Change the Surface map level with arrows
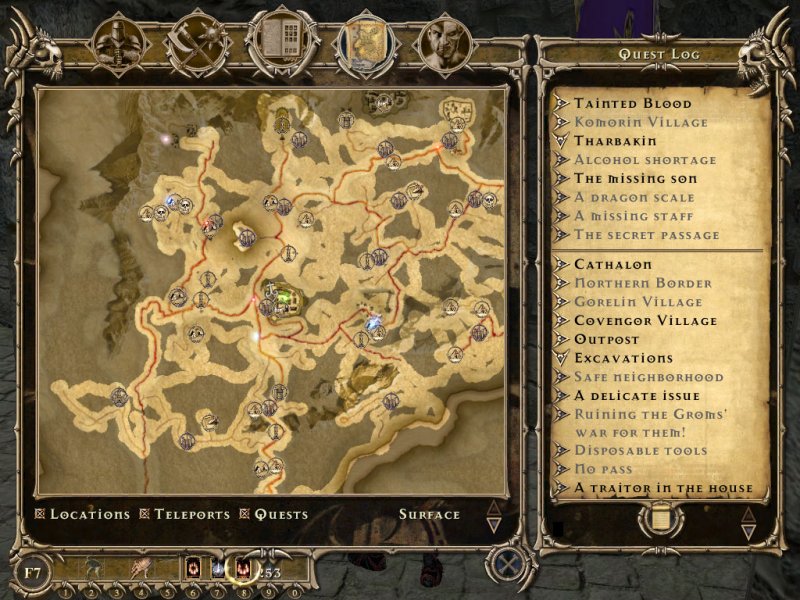The image size is (800, 600). [492, 516]
